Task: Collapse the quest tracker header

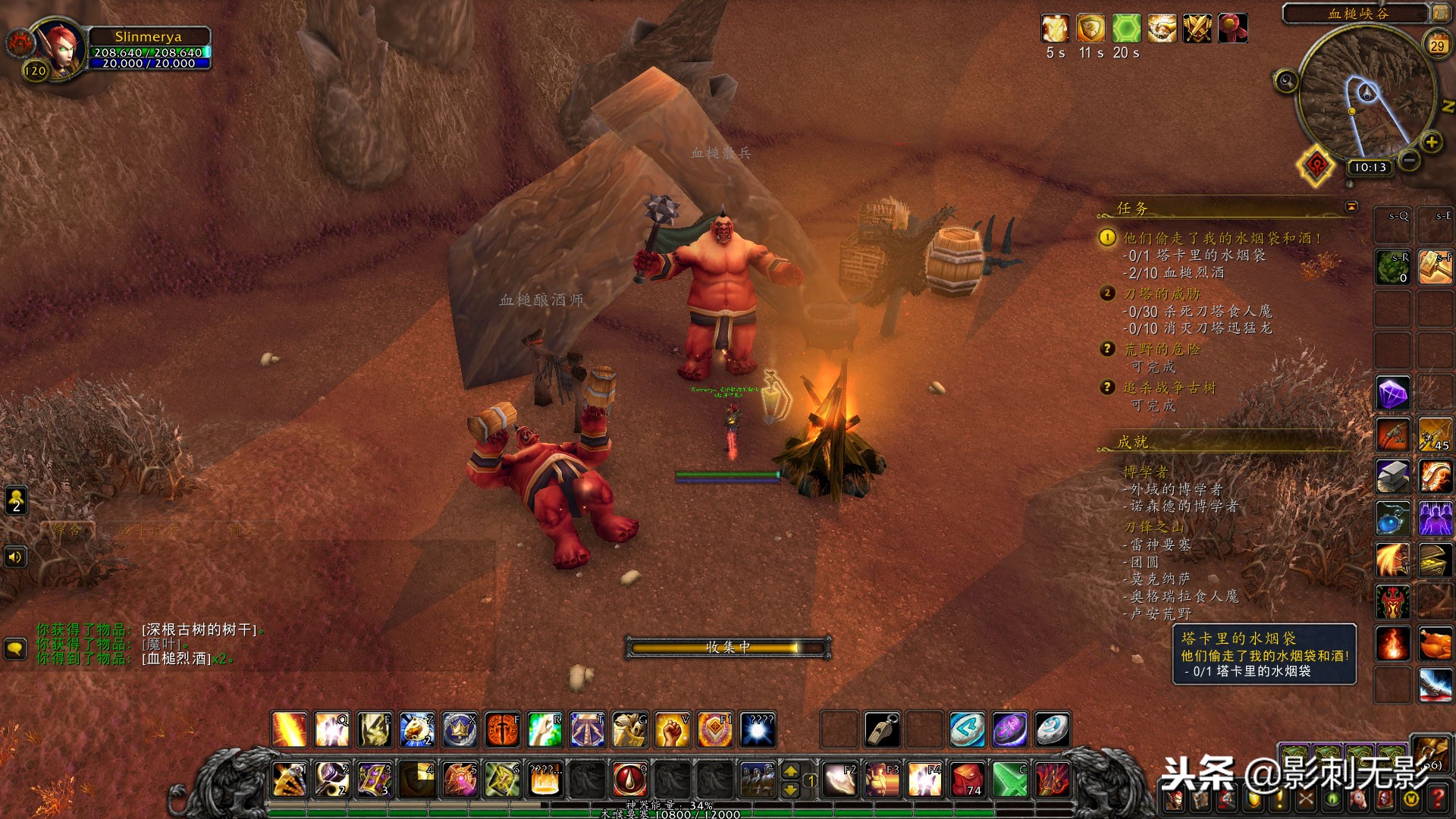Action: pos(1351,207)
